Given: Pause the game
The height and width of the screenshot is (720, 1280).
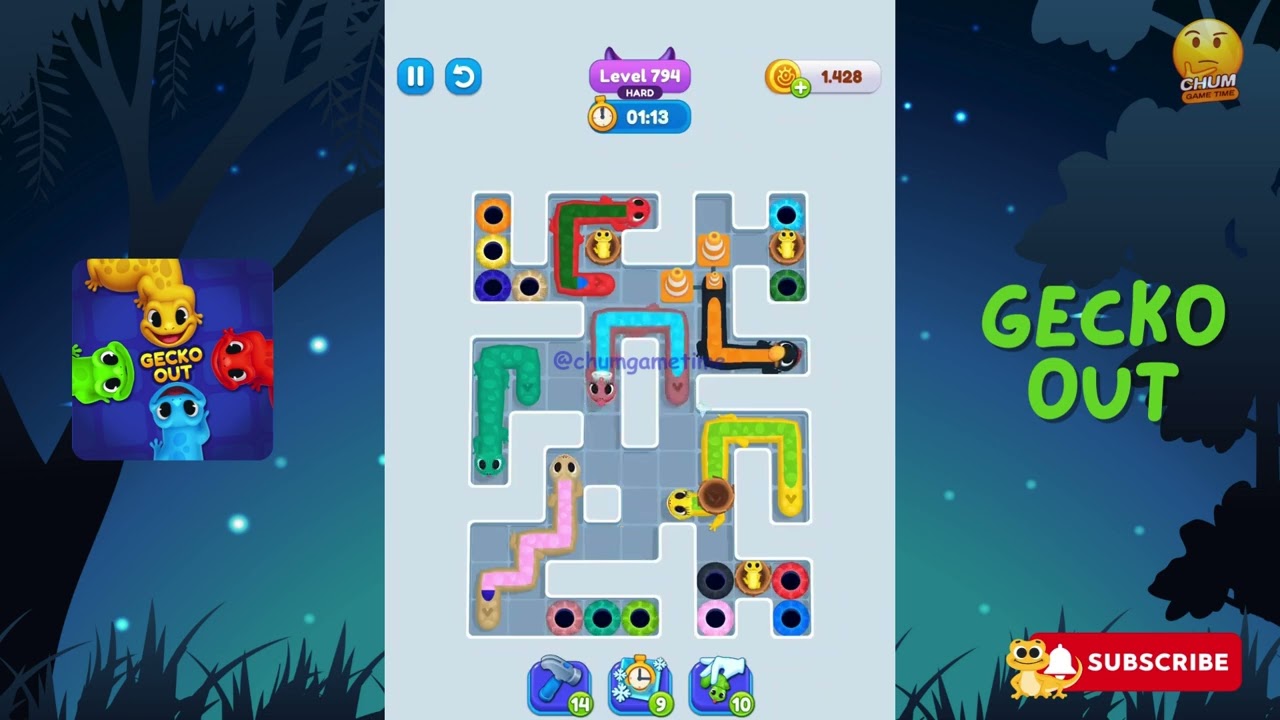Looking at the screenshot, I should (x=416, y=77).
